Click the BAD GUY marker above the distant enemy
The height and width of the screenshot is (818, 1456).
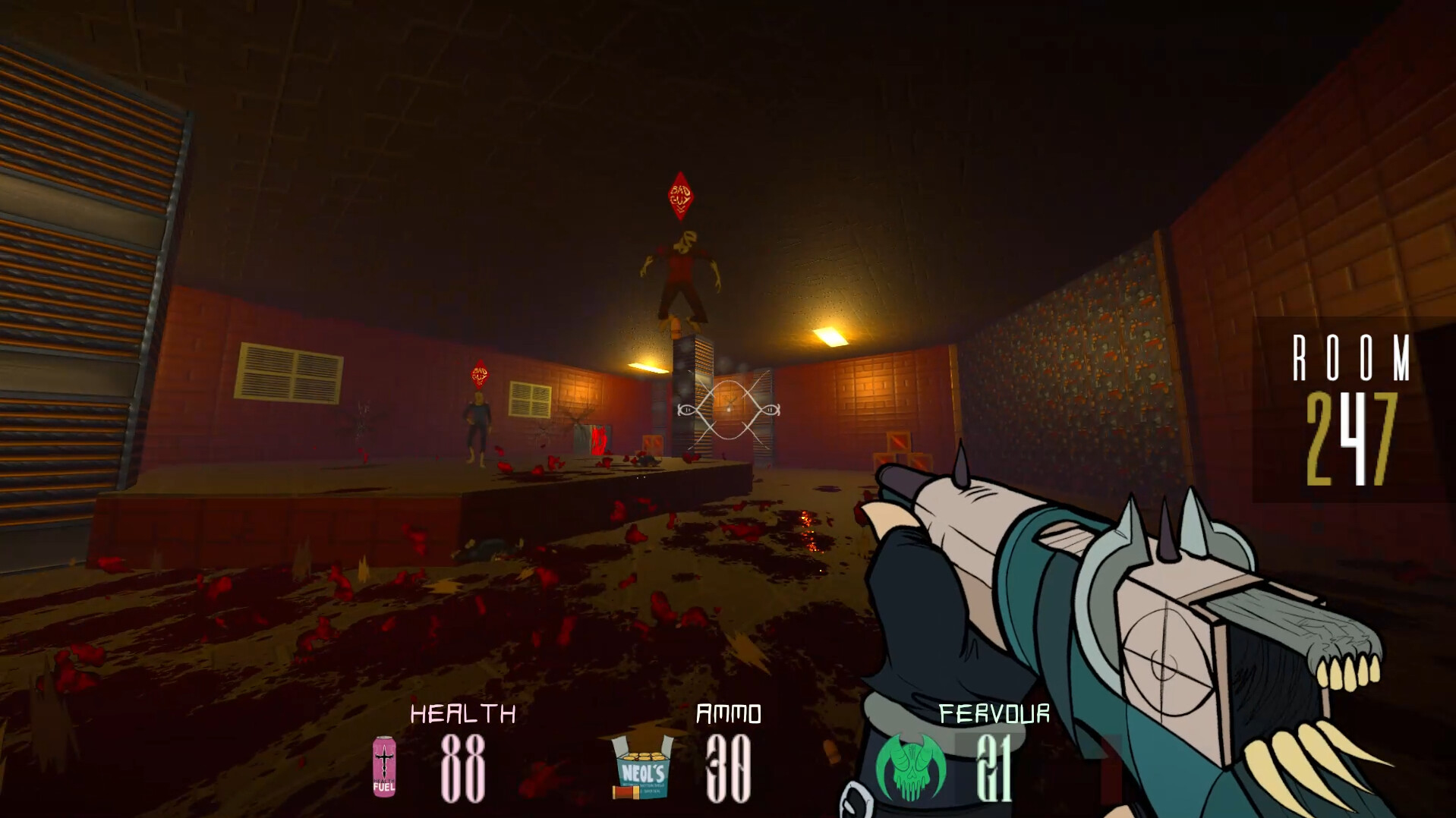(x=481, y=373)
